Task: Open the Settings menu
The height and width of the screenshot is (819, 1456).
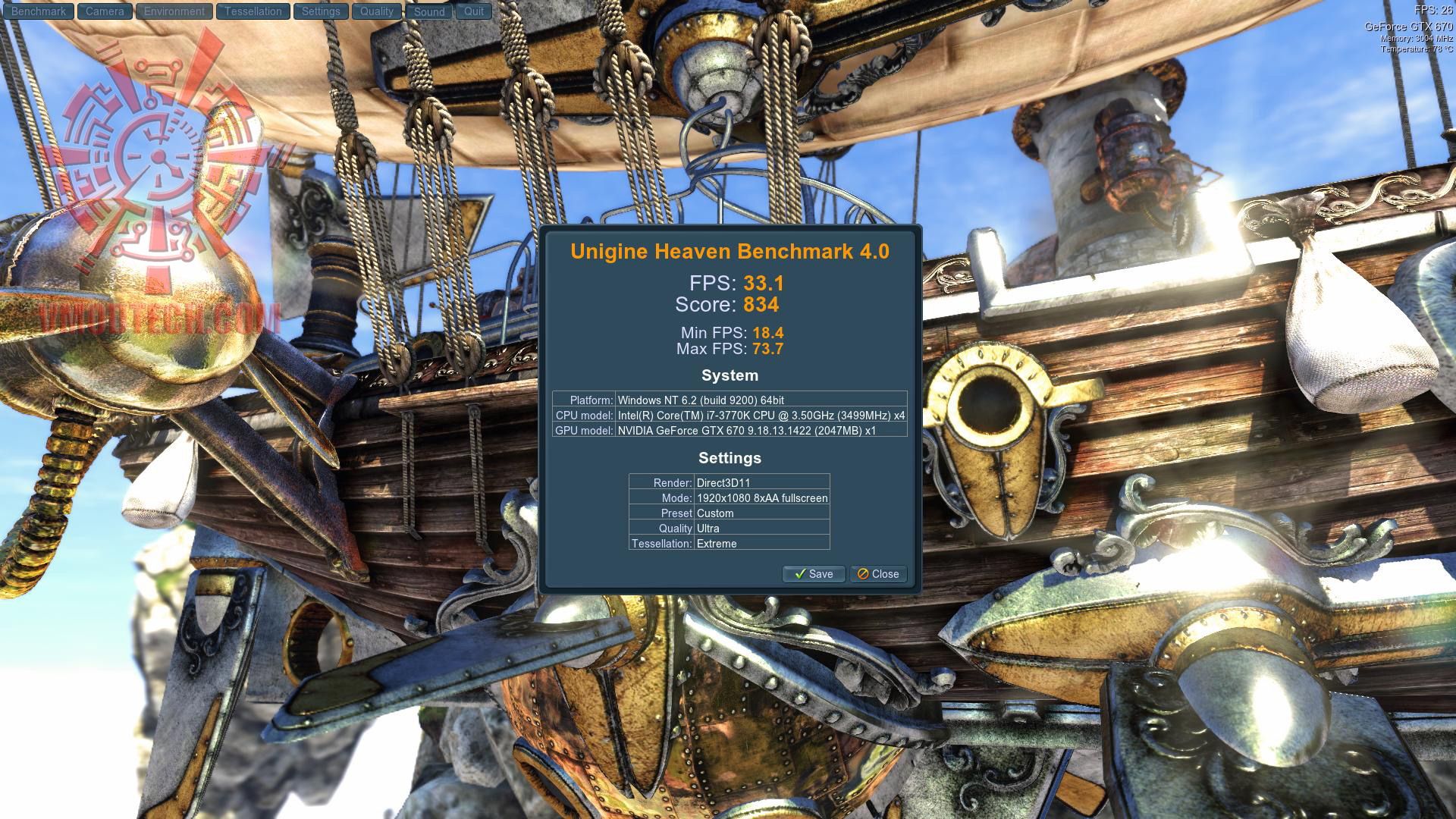Action: pyautogui.click(x=321, y=11)
